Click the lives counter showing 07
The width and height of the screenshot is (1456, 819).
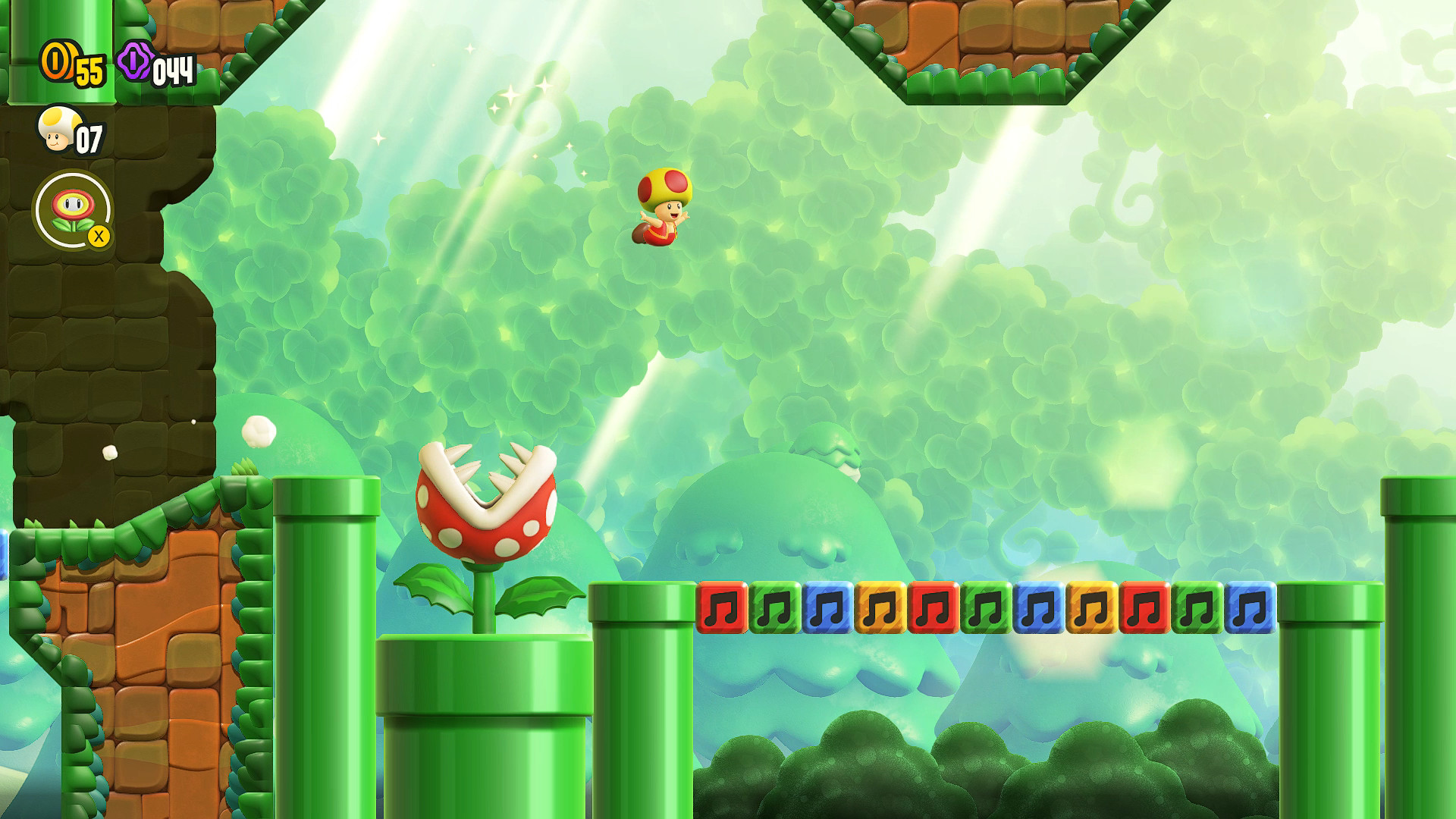(90, 138)
